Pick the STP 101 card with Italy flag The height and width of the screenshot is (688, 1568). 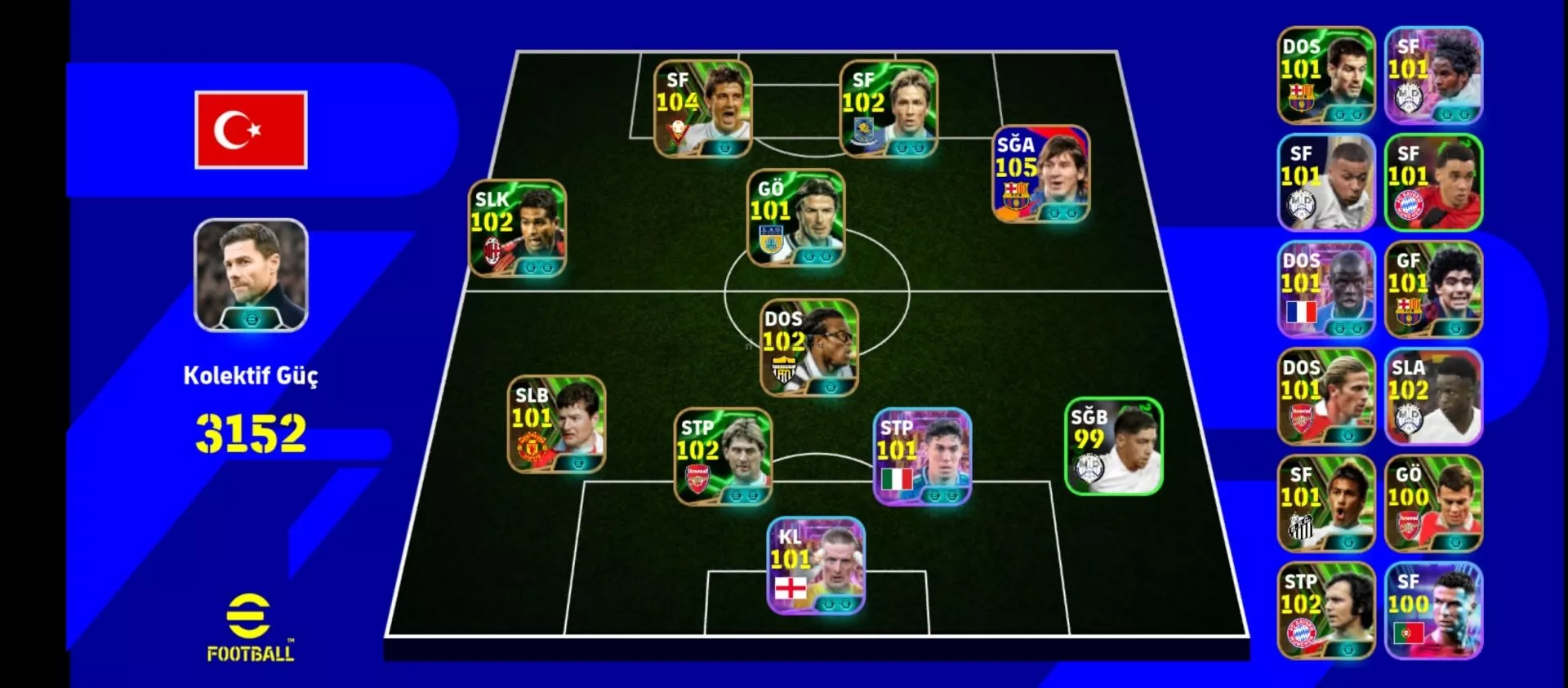[x=922, y=457]
